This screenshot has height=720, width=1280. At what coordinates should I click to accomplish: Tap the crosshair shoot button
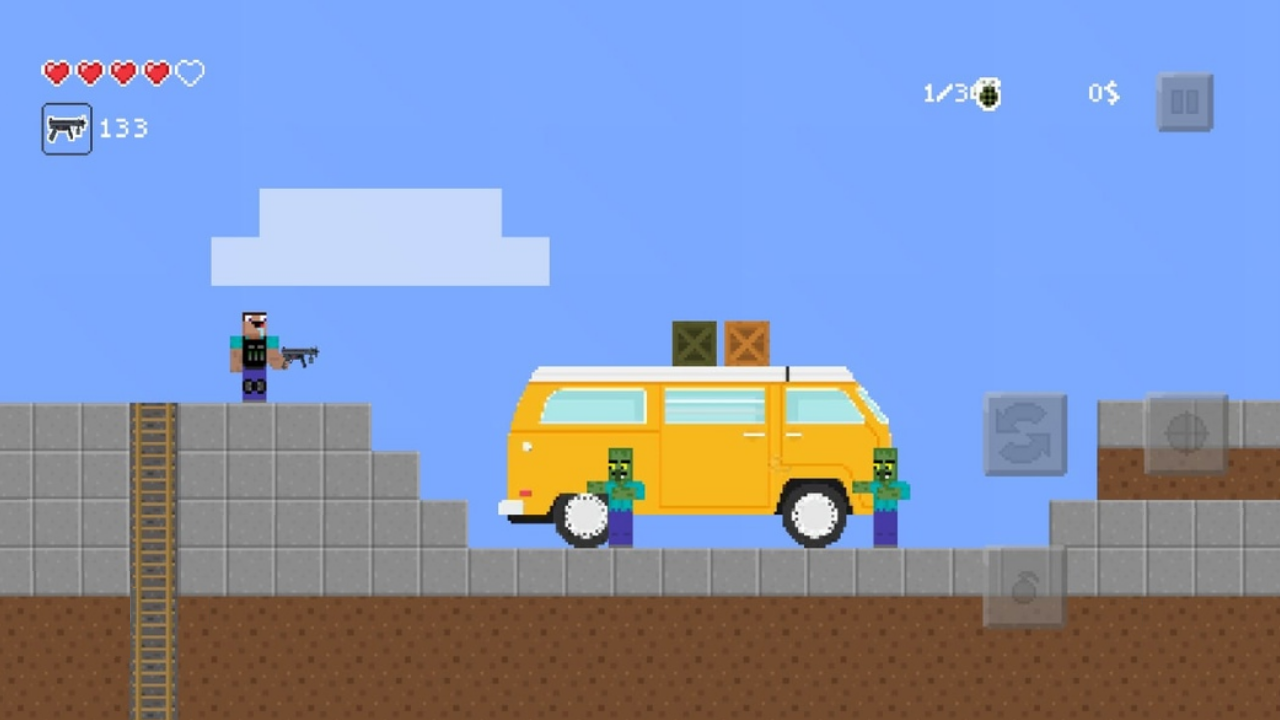(1186, 434)
